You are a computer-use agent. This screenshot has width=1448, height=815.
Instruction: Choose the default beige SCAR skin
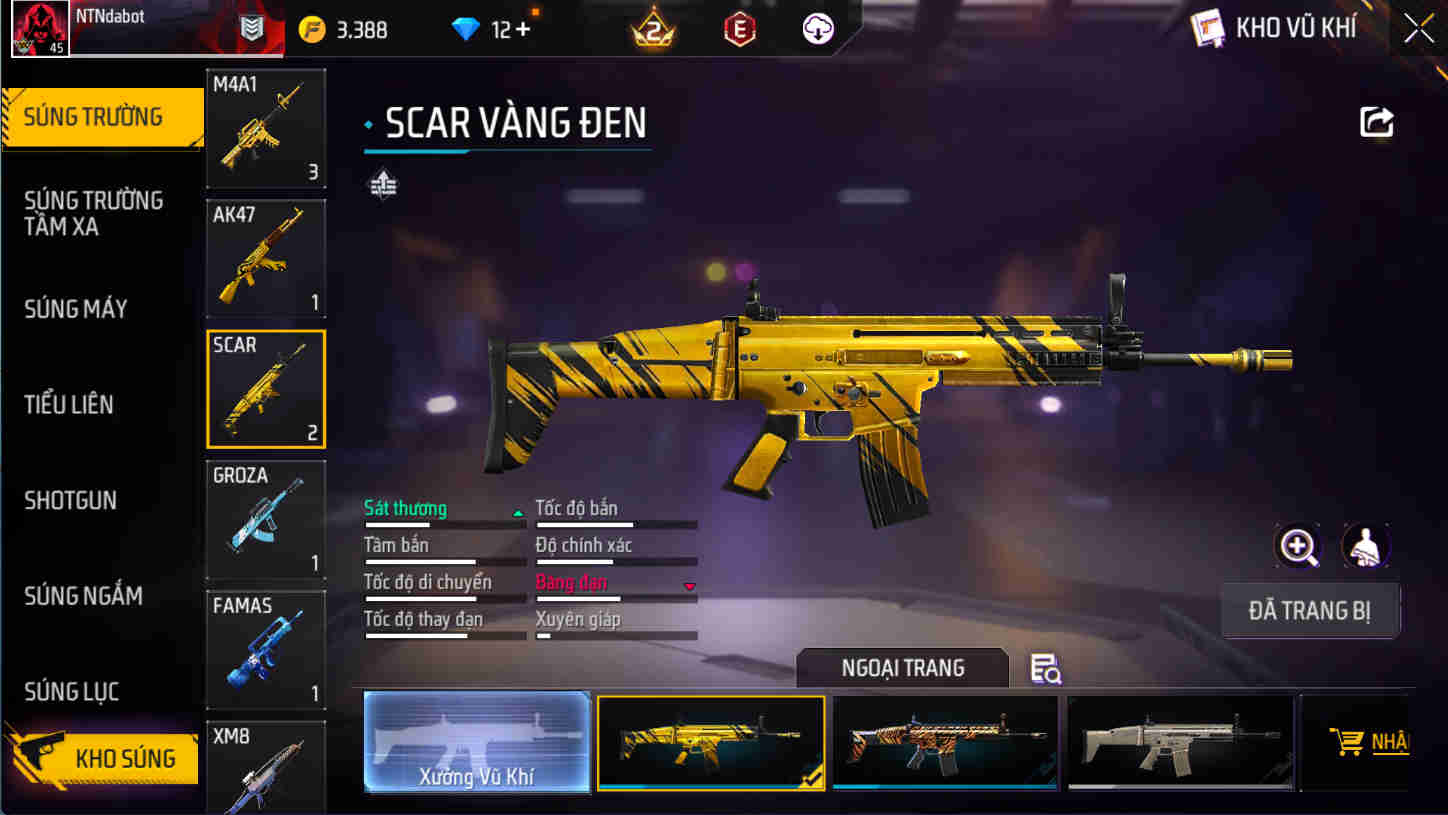tap(1180, 742)
